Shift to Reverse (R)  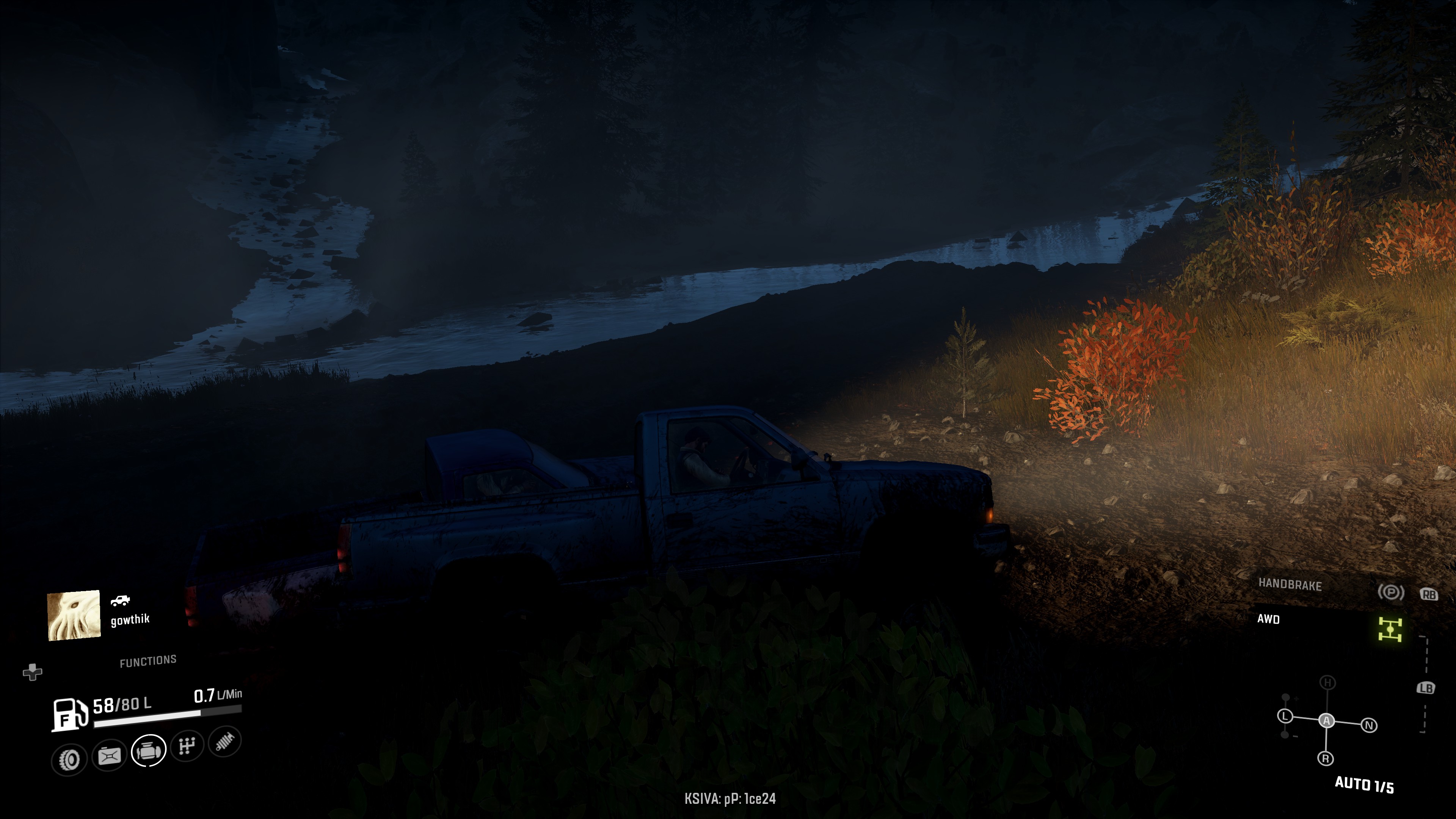click(1326, 758)
